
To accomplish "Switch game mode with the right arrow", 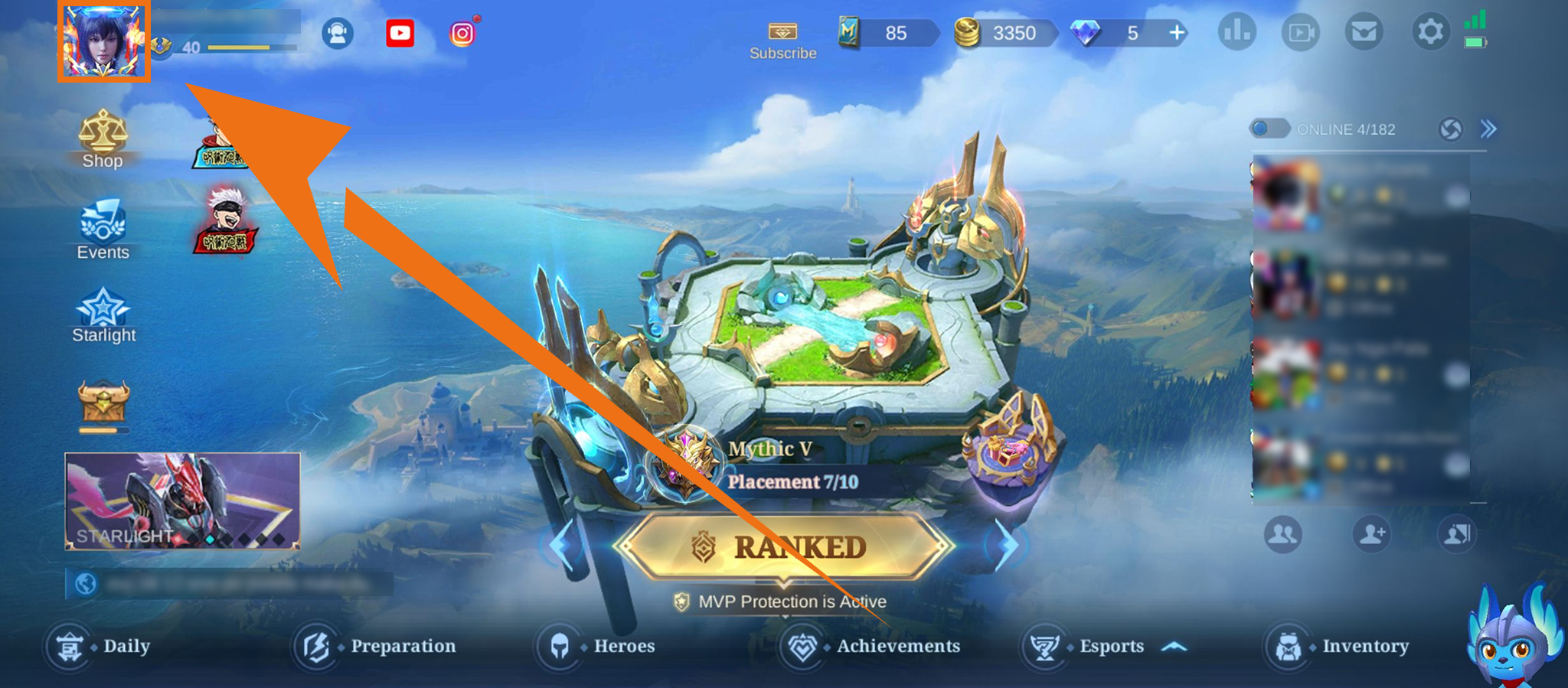I will tap(1007, 545).
